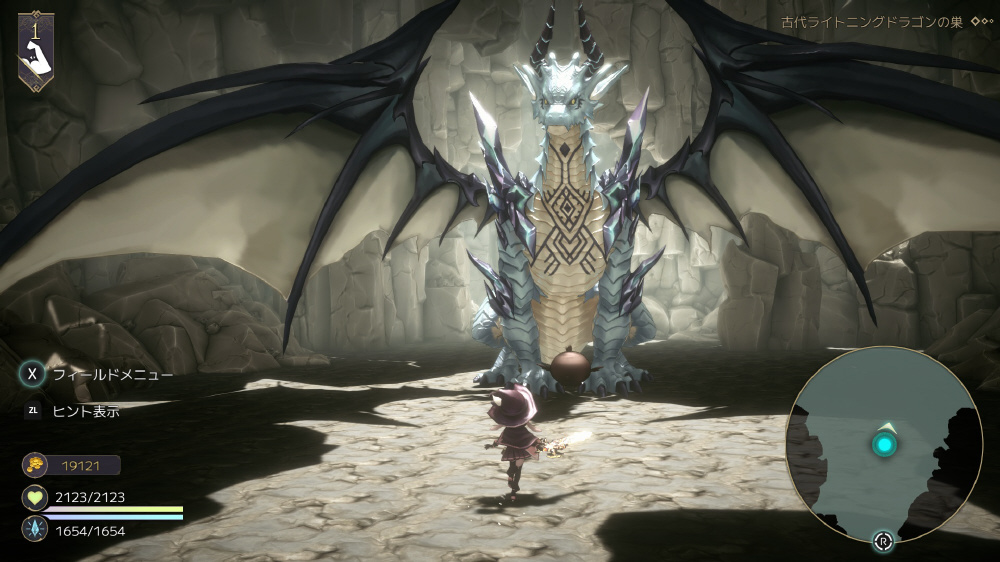Select the player marker on the minimap
The image size is (1000, 562).
[x=884, y=444]
